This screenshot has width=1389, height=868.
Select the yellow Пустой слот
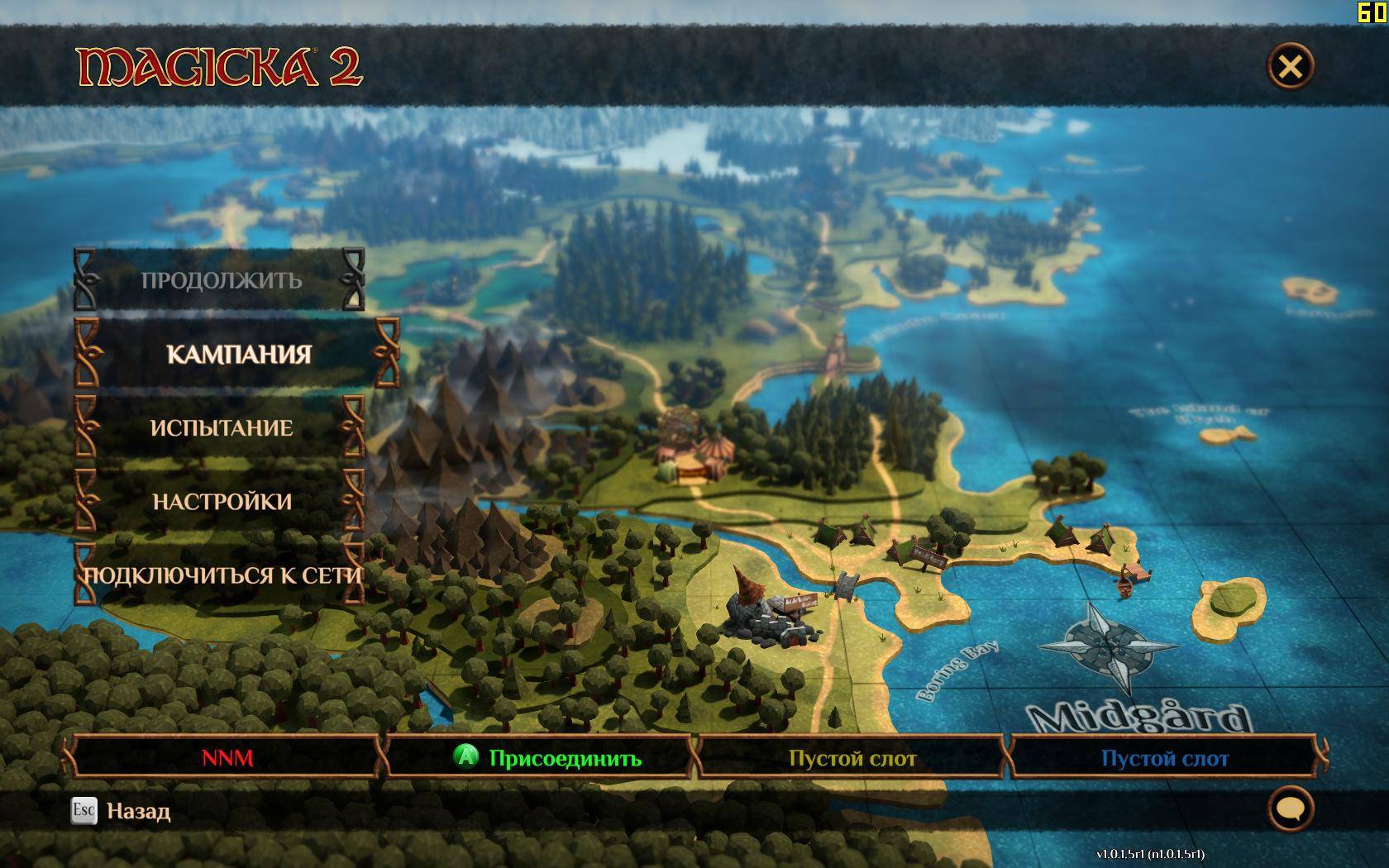point(852,758)
